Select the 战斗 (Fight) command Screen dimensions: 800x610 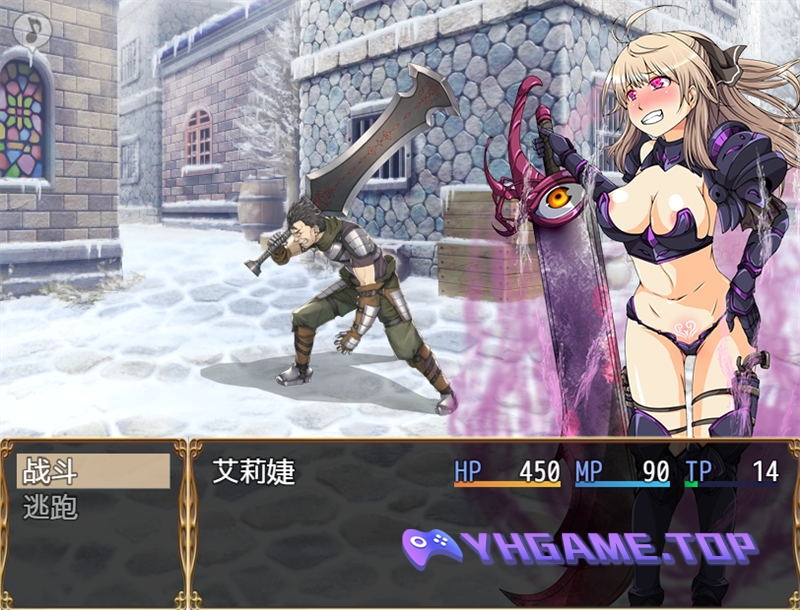(x=92, y=471)
